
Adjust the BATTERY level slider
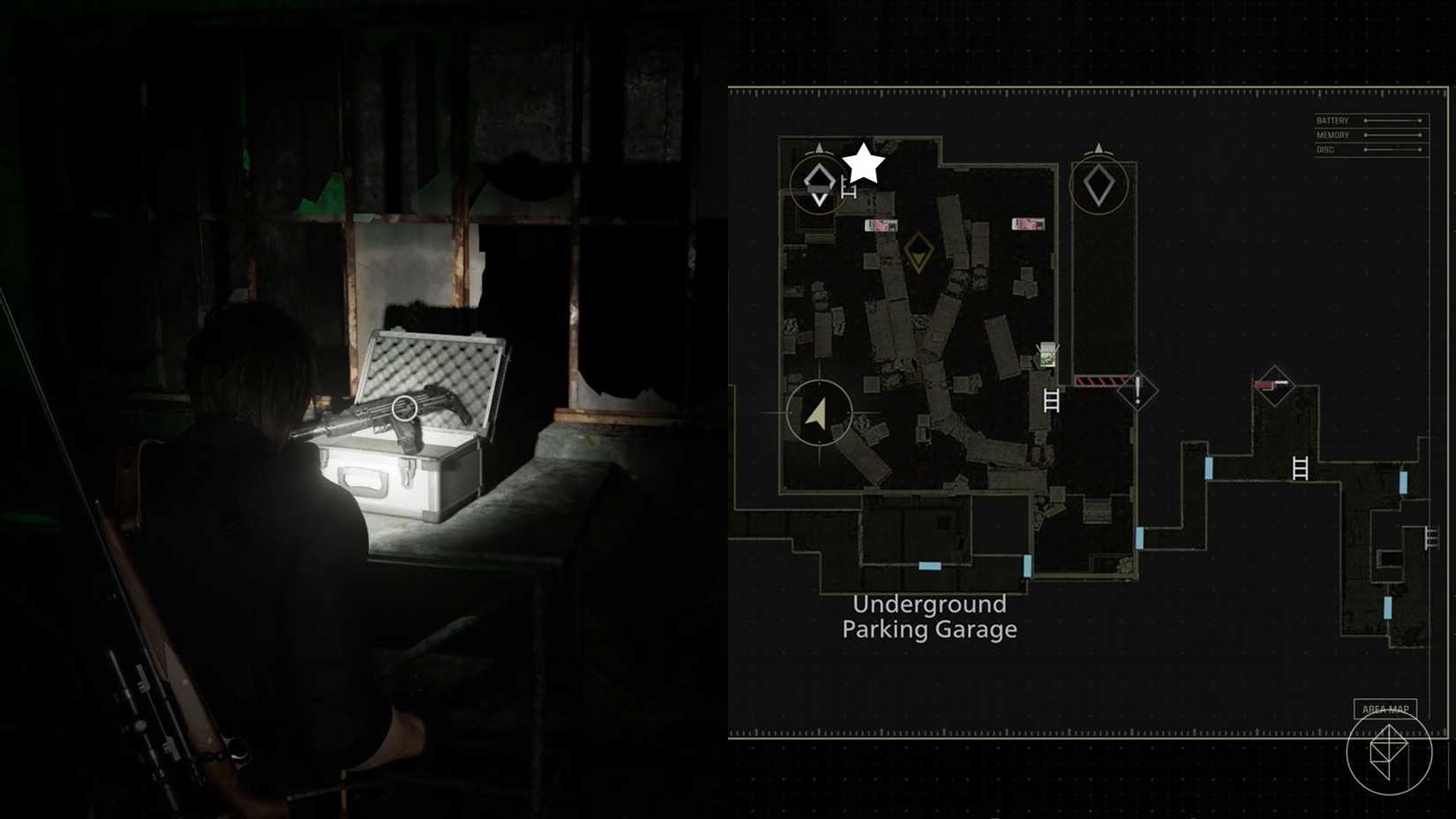(1392, 120)
